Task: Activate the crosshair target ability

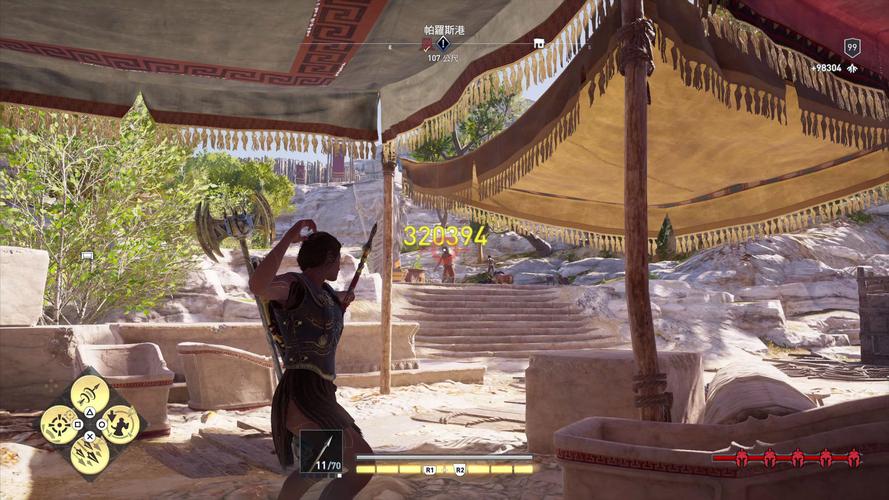Action: click(56, 424)
